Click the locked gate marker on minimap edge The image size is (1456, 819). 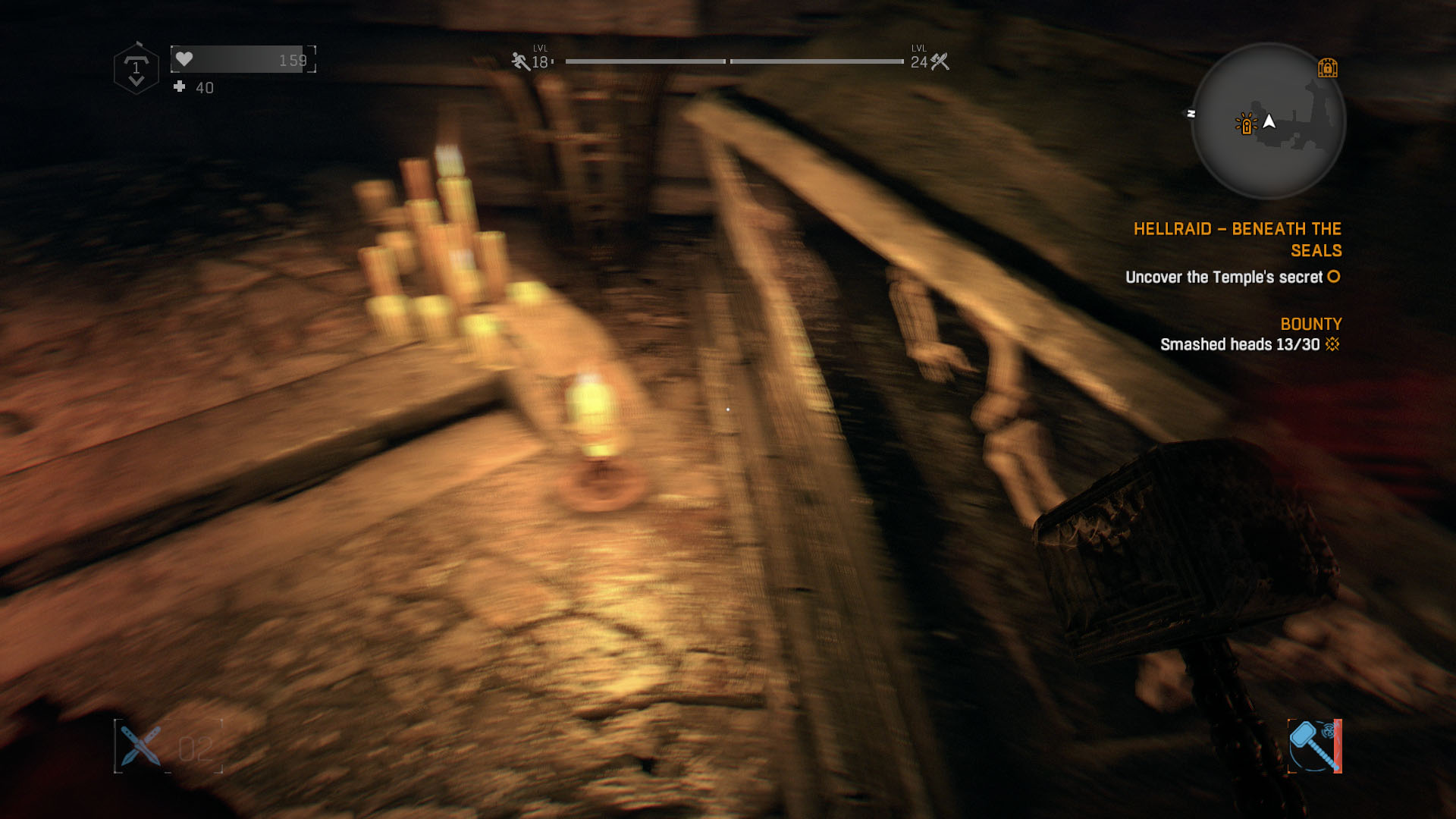[1327, 68]
